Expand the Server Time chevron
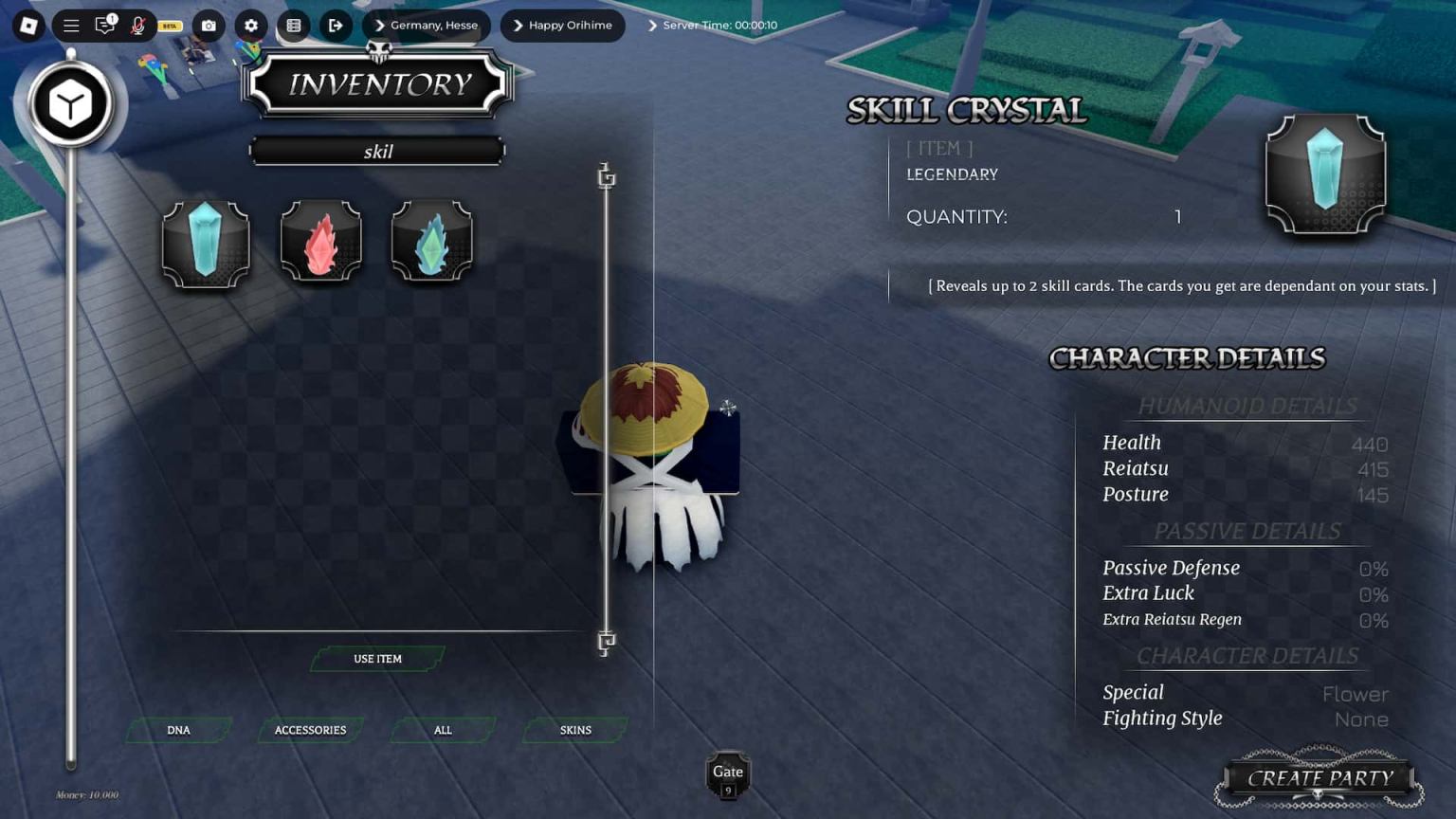This screenshot has height=819, width=1456. click(x=654, y=26)
